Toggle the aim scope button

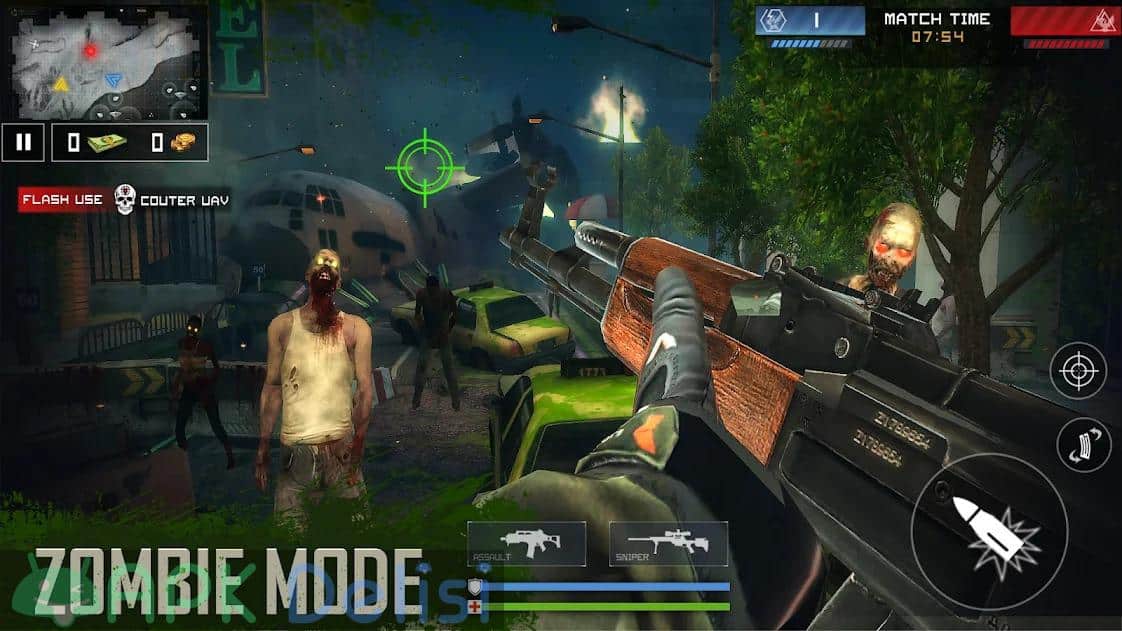(1078, 371)
